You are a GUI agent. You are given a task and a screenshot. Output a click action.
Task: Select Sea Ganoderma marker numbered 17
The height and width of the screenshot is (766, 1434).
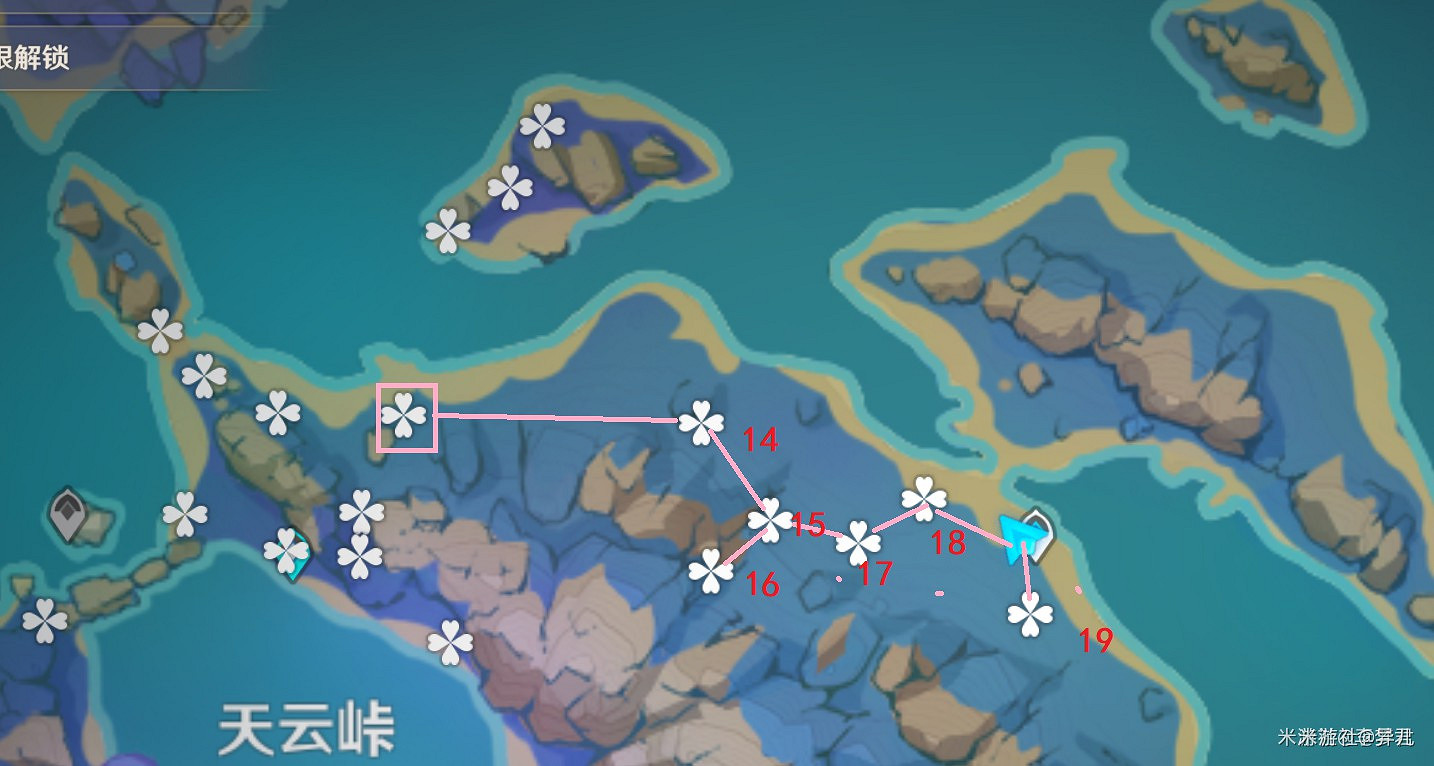click(858, 543)
